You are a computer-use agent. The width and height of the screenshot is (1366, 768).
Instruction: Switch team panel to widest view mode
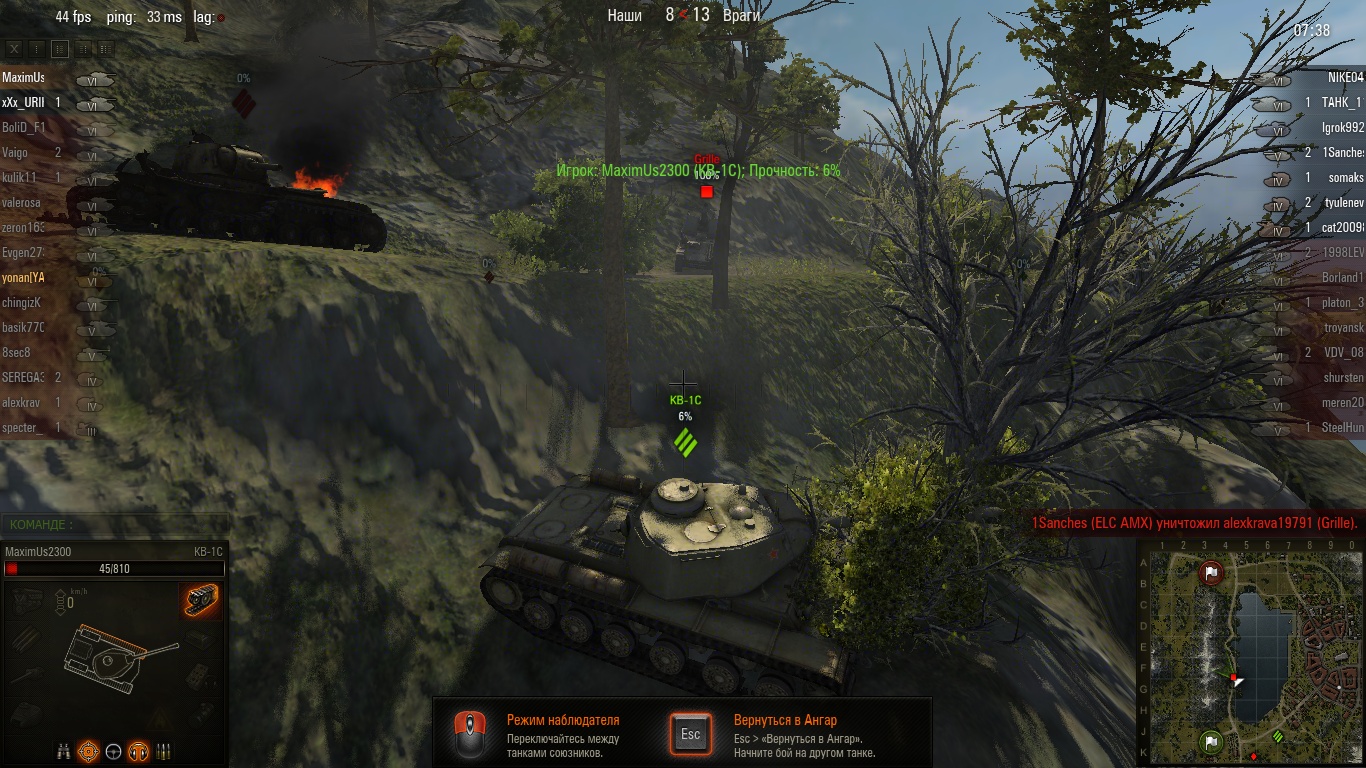(105, 48)
